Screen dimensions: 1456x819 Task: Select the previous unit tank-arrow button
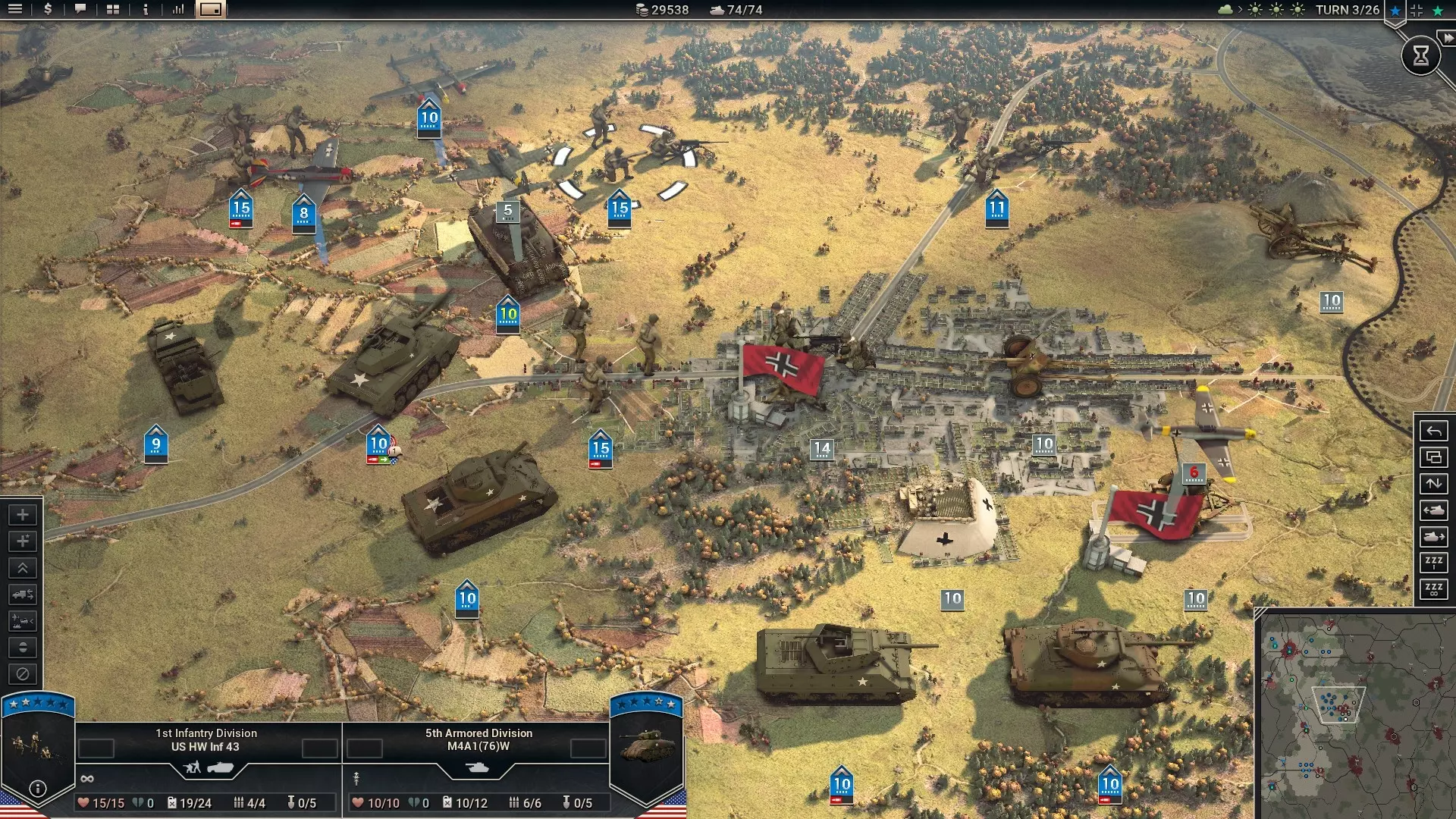tap(1433, 510)
